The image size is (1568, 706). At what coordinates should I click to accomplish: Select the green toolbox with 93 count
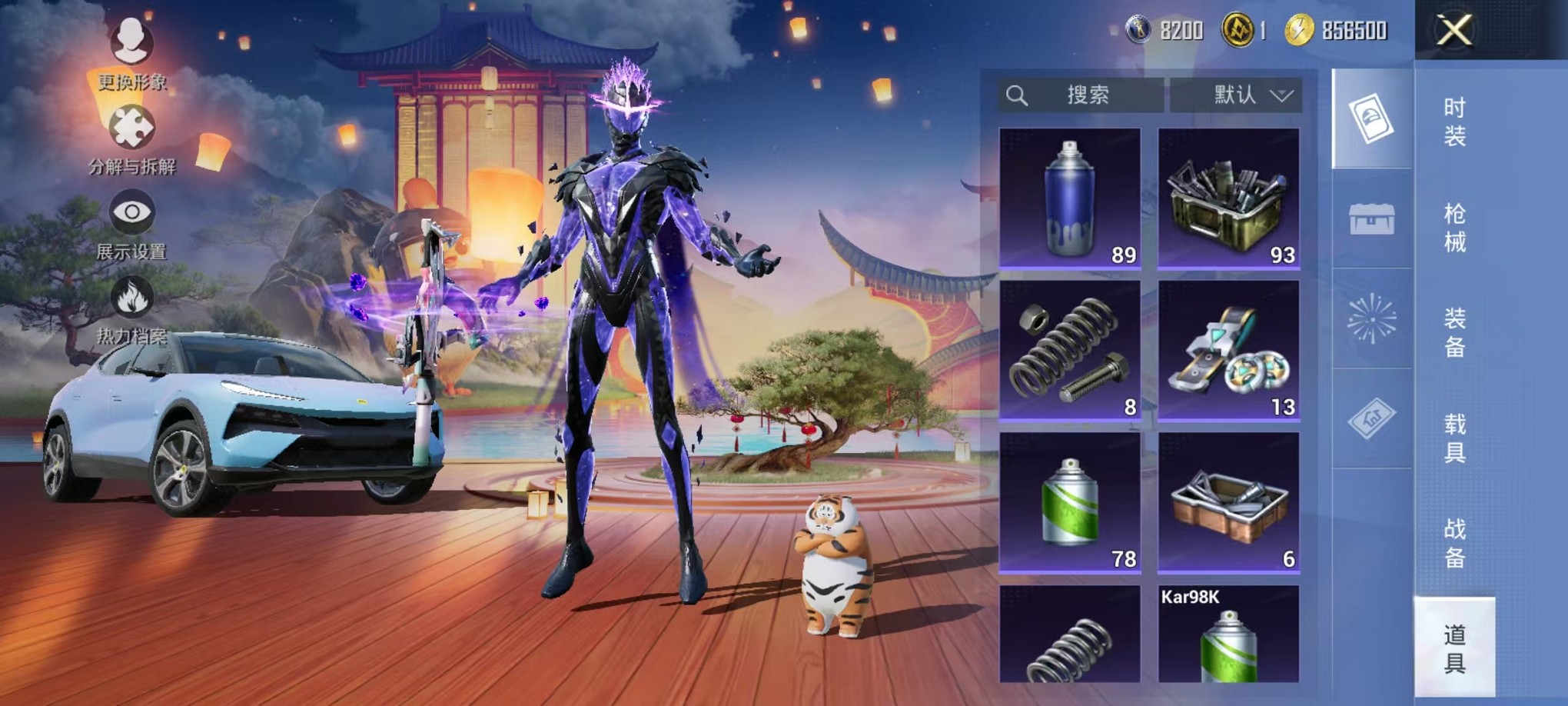pyautogui.click(x=1228, y=198)
